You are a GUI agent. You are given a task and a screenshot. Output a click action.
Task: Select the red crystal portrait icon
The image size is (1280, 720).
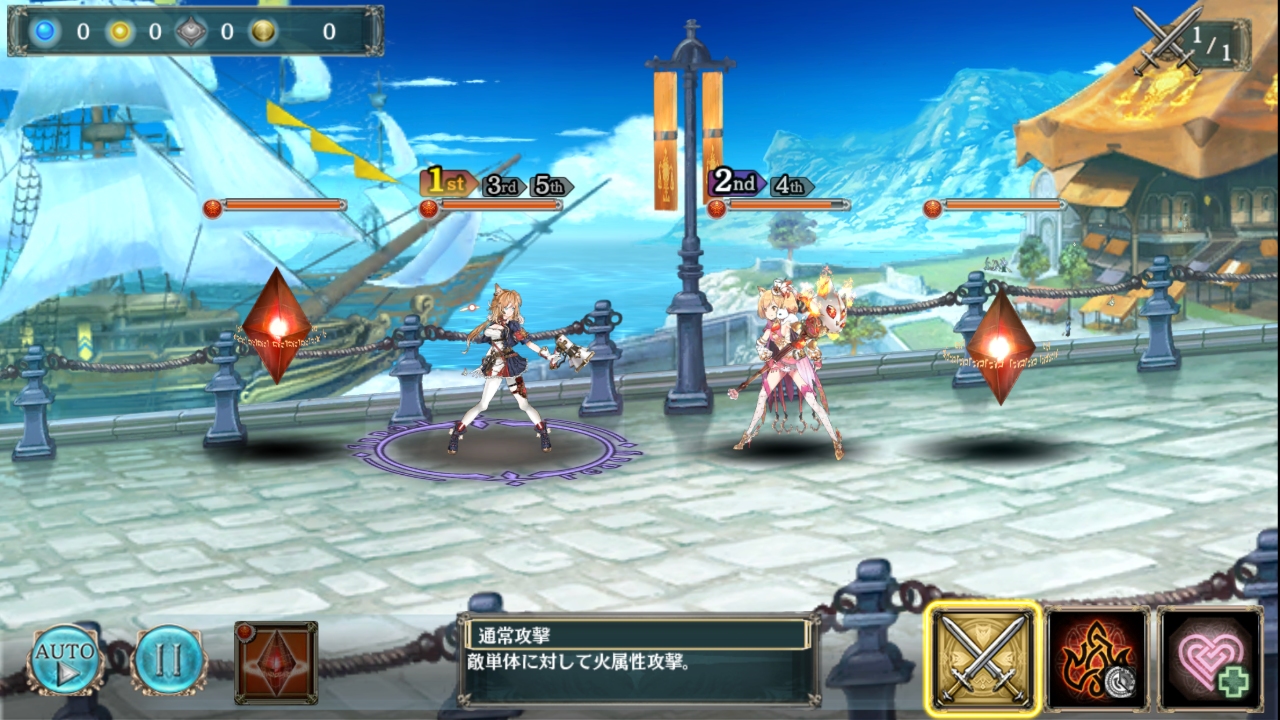click(276, 662)
